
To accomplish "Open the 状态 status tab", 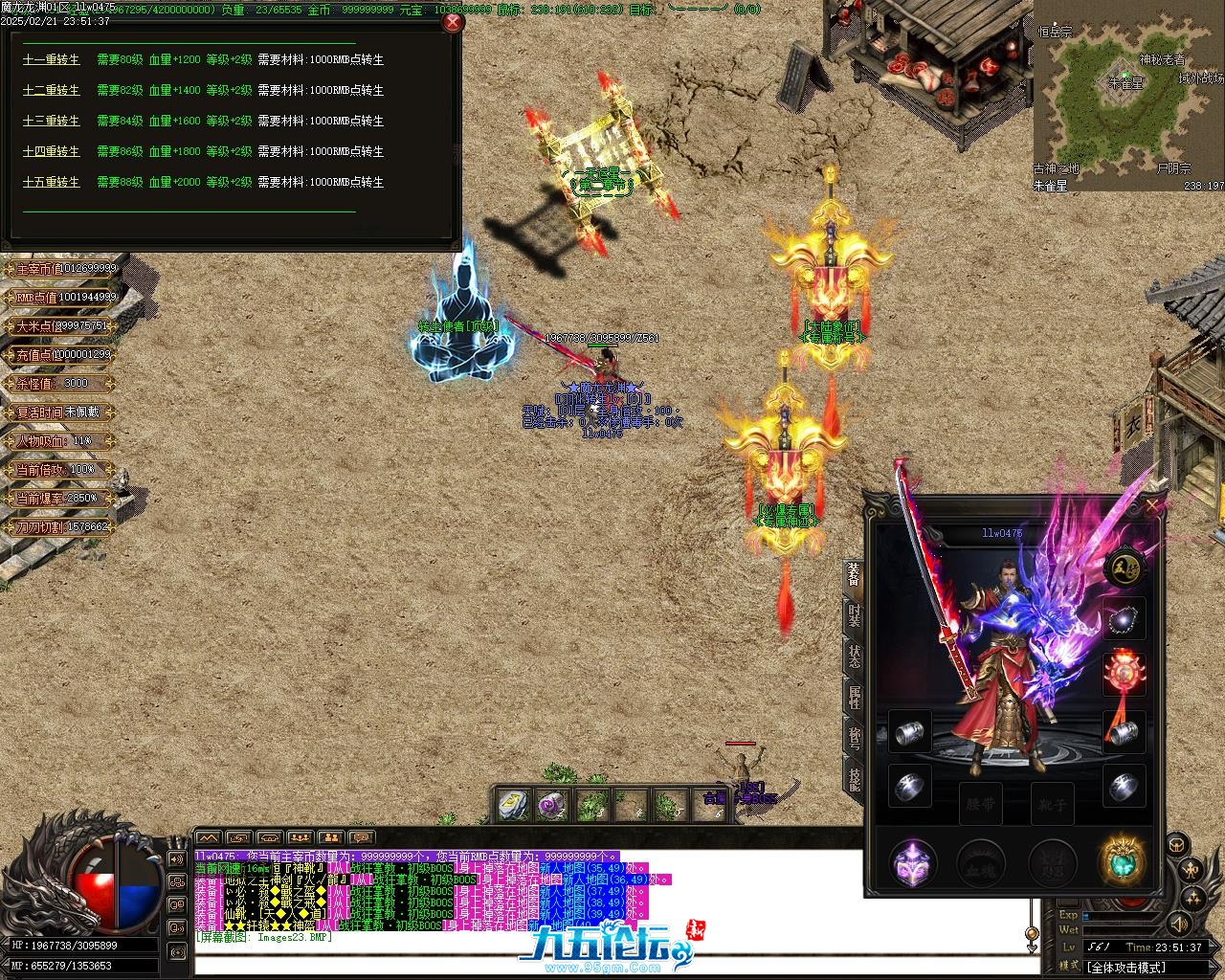I will (x=854, y=657).
